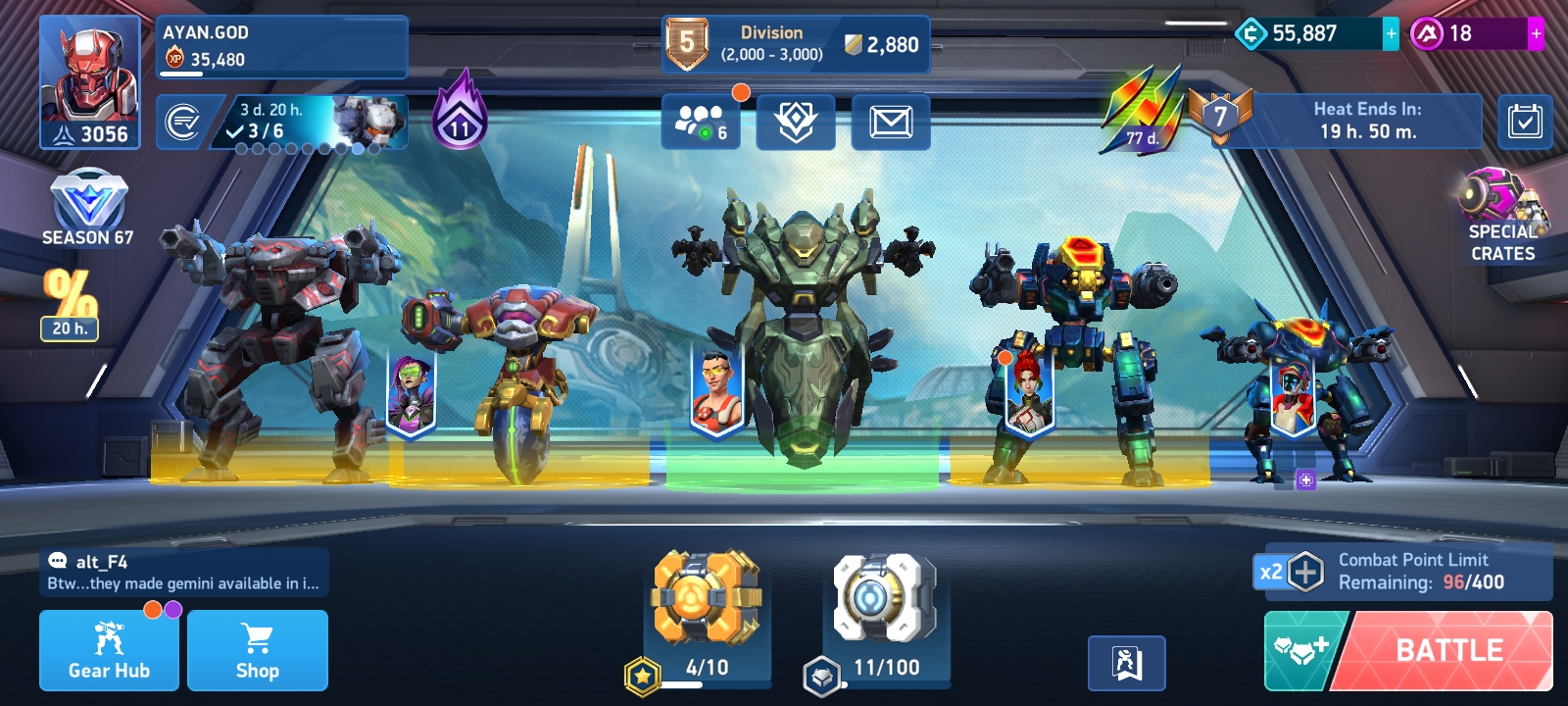
Task: Buy more purple A-coins
Action: click(x=1536, y=33)
